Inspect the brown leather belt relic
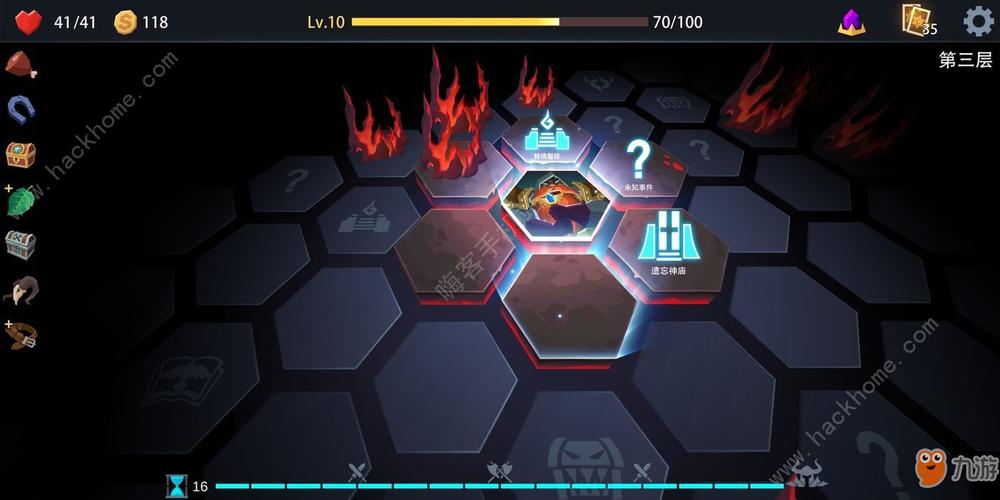The height and width of the screenshot is (500, 1000). coord(21,335)
